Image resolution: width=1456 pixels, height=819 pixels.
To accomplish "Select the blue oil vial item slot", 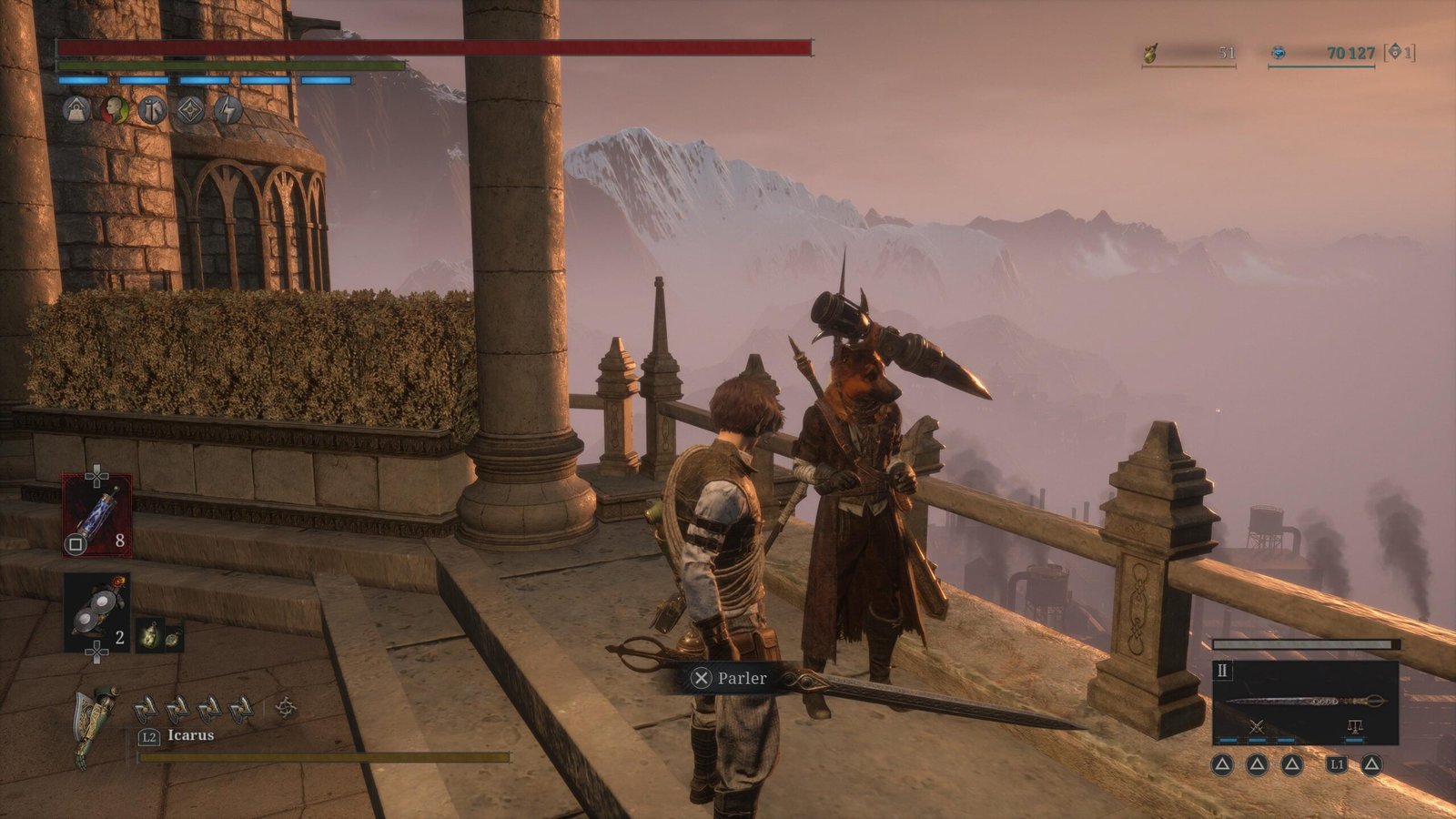I will [x=96, y=515].
